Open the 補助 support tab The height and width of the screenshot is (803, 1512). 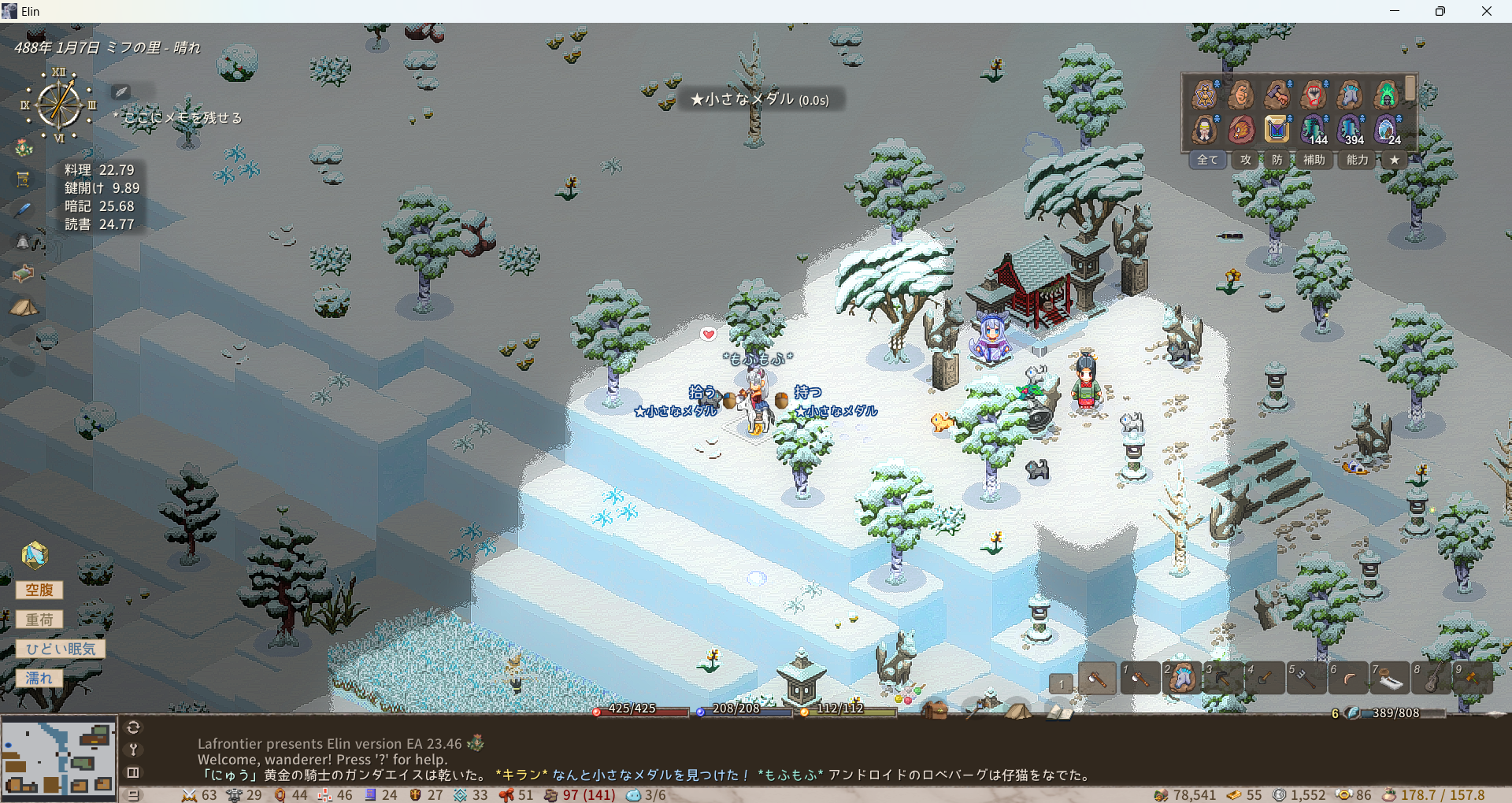pyautogui.click(x=1314, y=160)
